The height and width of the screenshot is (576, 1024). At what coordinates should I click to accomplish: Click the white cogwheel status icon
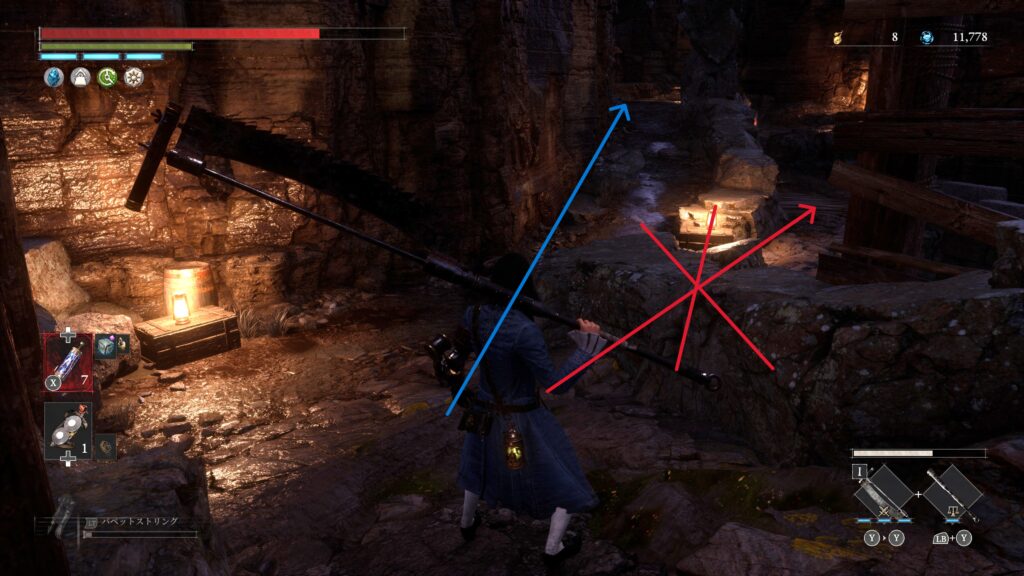point(132,77)
